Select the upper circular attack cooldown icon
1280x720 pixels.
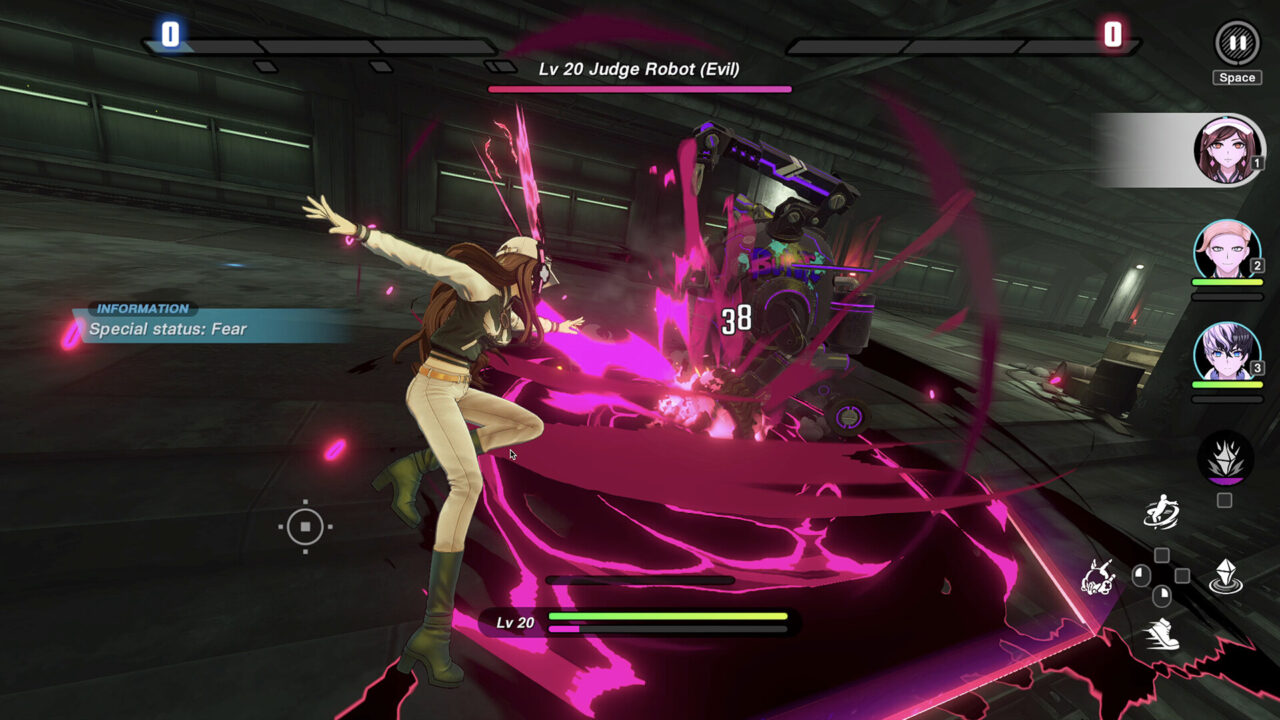pyautogui.click(x=1140, y=573)
